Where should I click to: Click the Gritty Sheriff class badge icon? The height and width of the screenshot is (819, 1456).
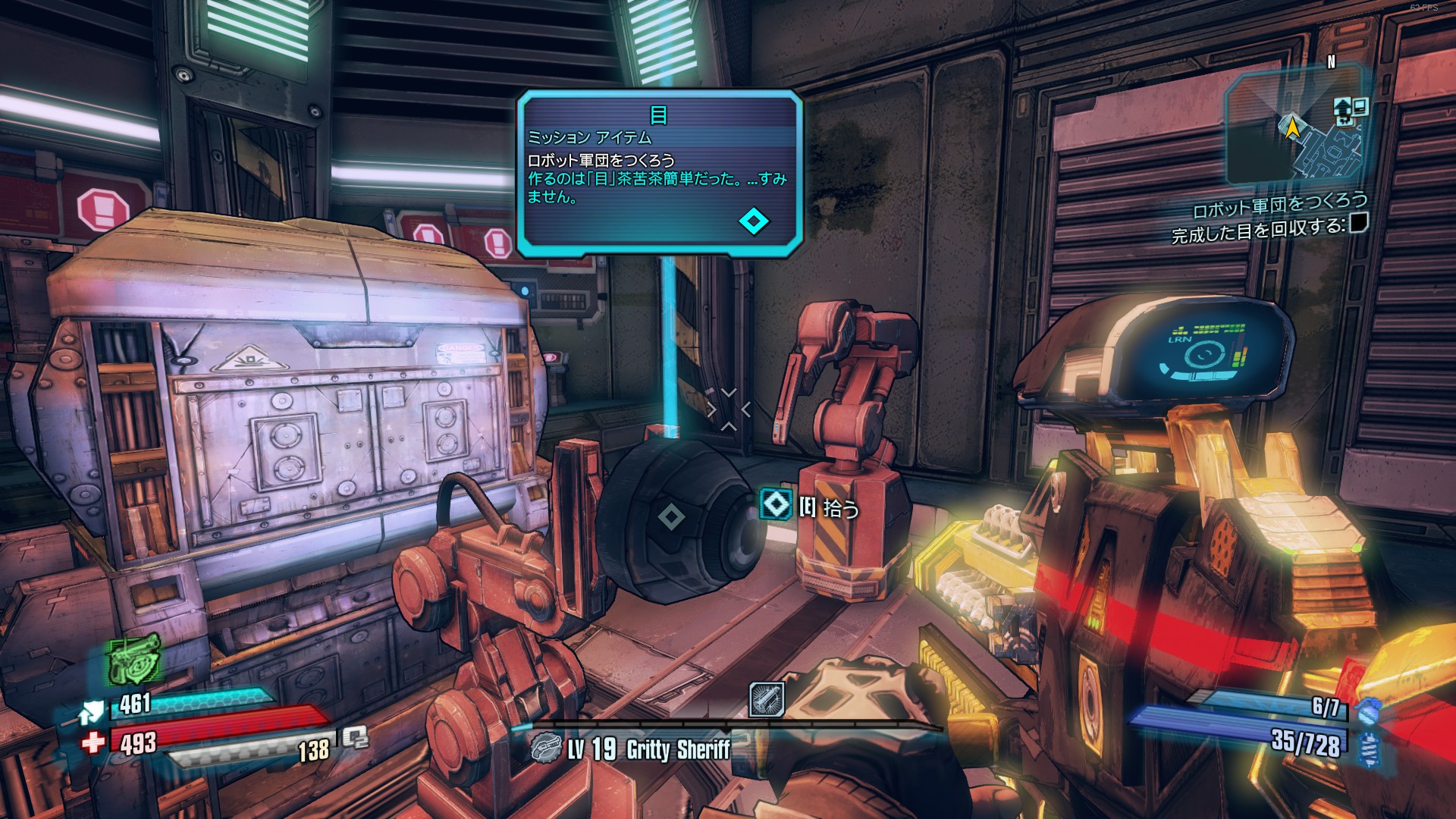544,749
